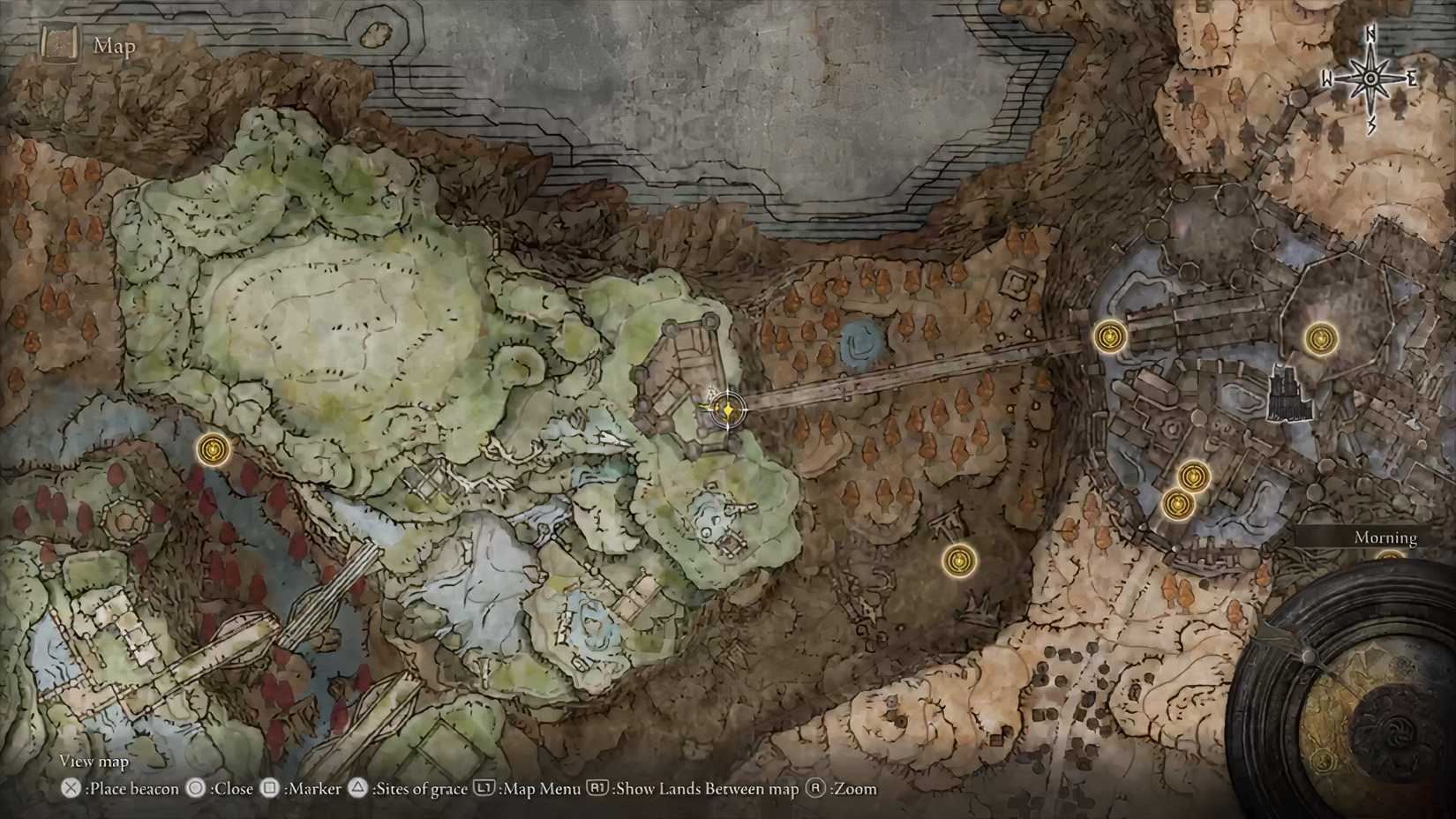
Task: Select the upper grace in the southern town cluster
Action: click(x=1194, y=474)
